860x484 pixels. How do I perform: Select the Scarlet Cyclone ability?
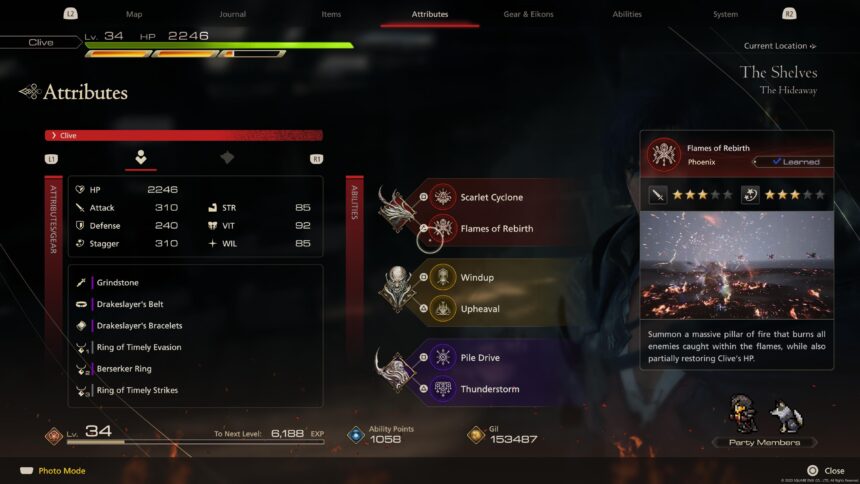(x=490, y=197)
